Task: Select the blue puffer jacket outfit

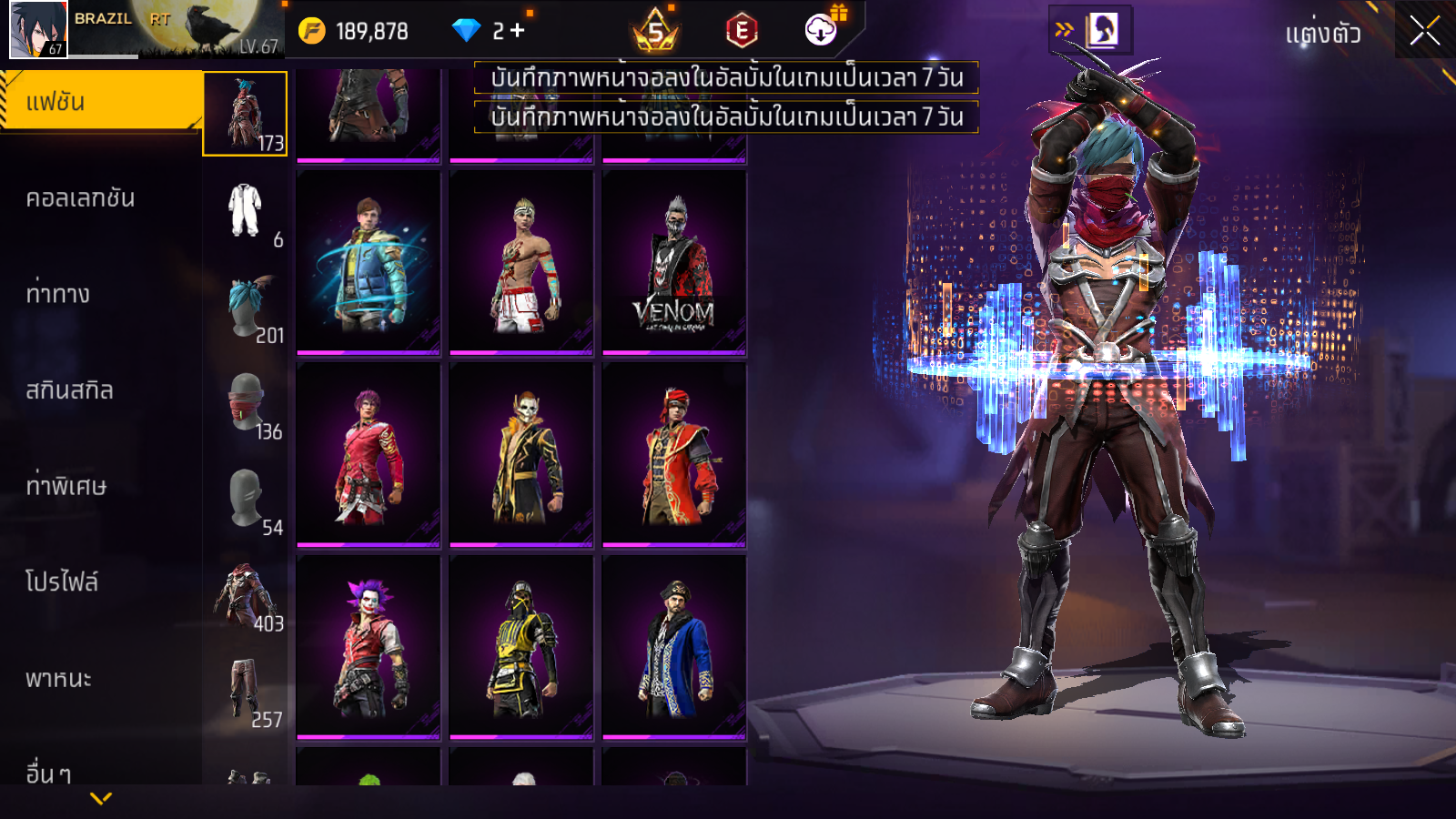Action: (x=369, y=262)
